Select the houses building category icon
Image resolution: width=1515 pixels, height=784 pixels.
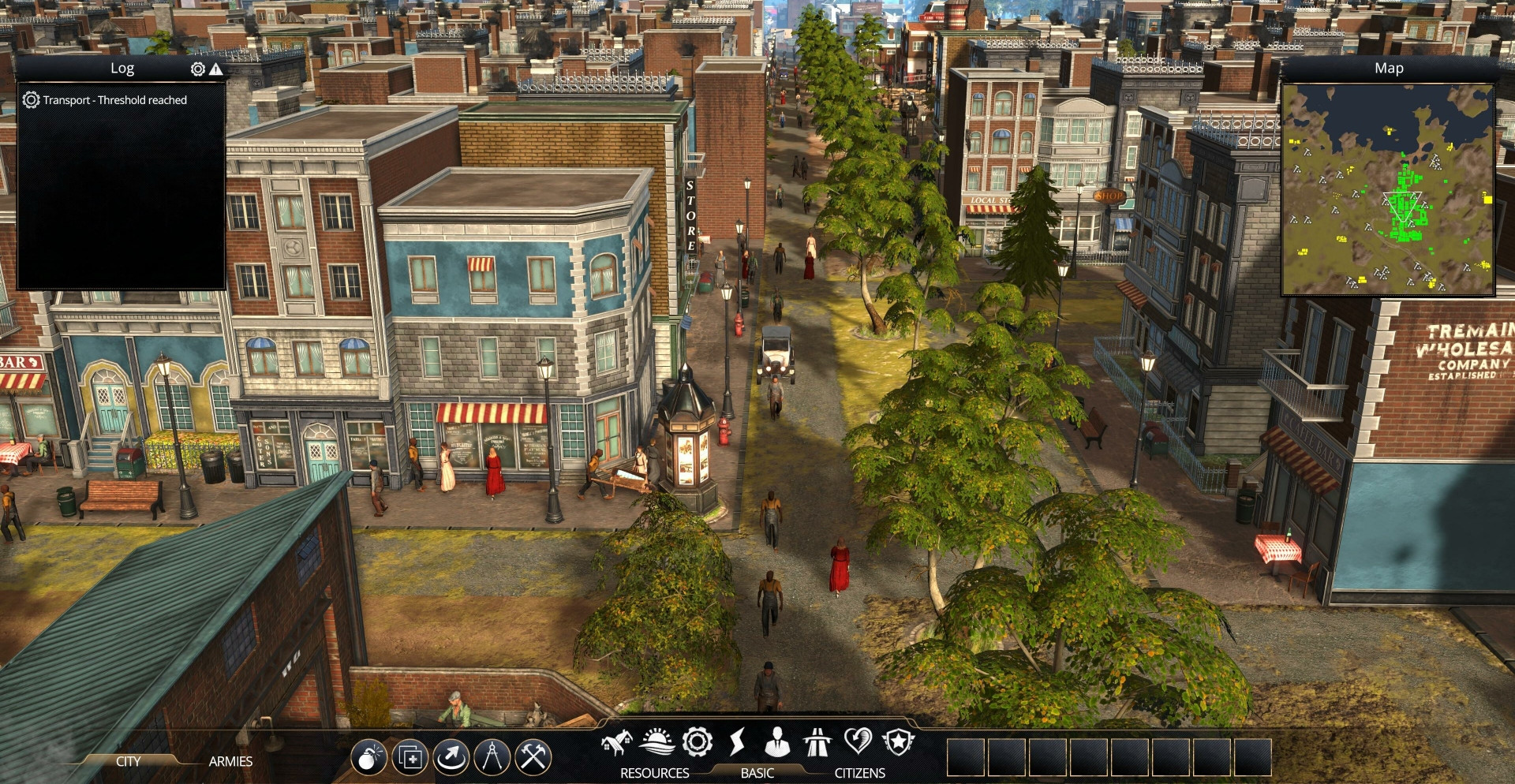[616, 742]
